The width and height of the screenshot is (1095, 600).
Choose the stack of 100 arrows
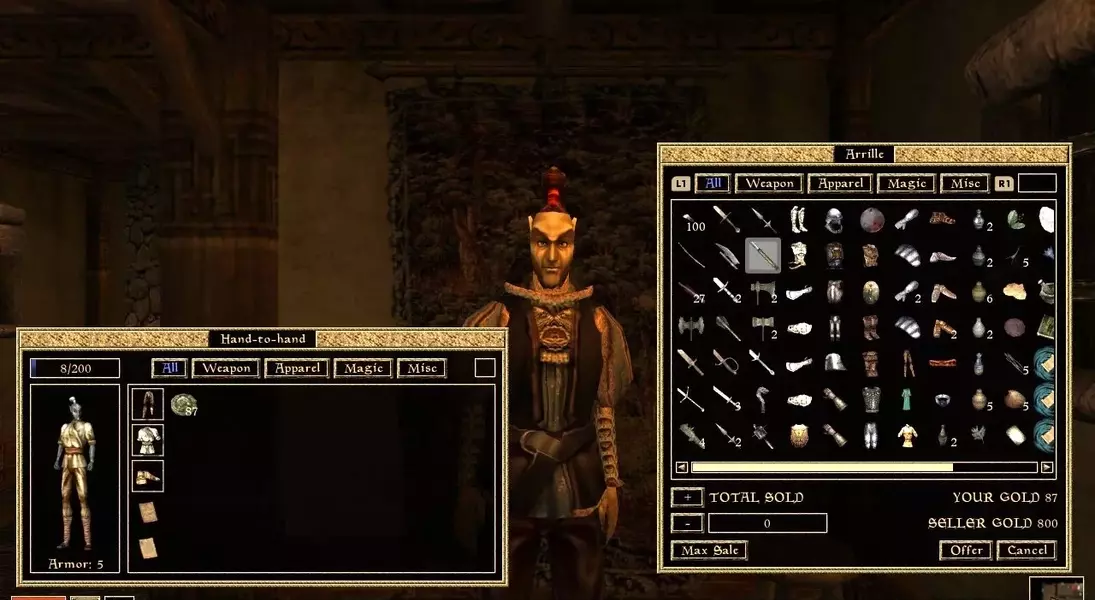pyautogui.click(x=692, y=220)
